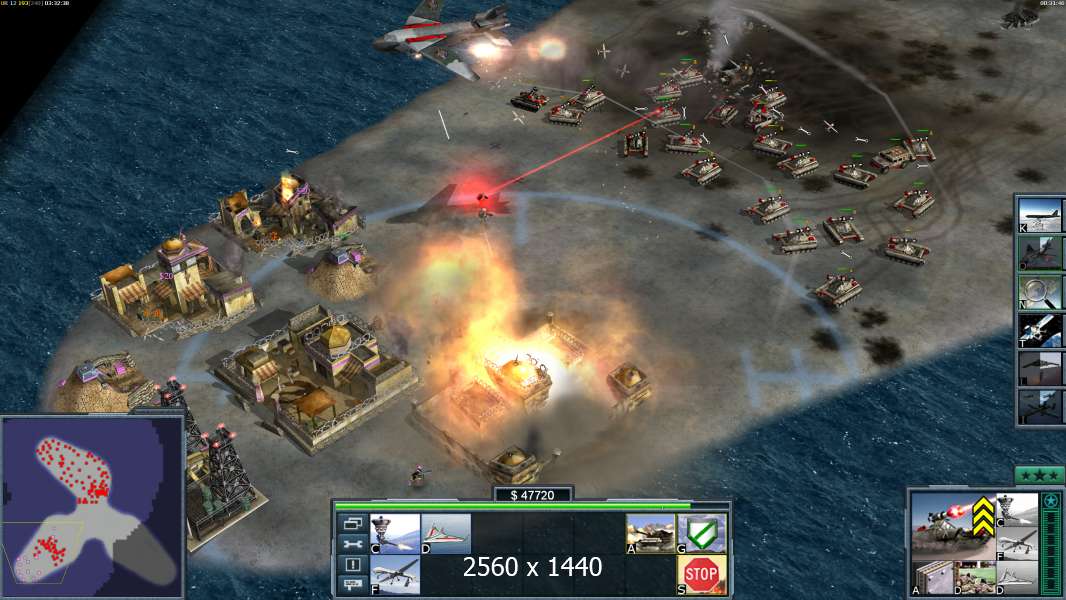Open the three-star general rank button

pyautogui.click(x=1039, y=475)
